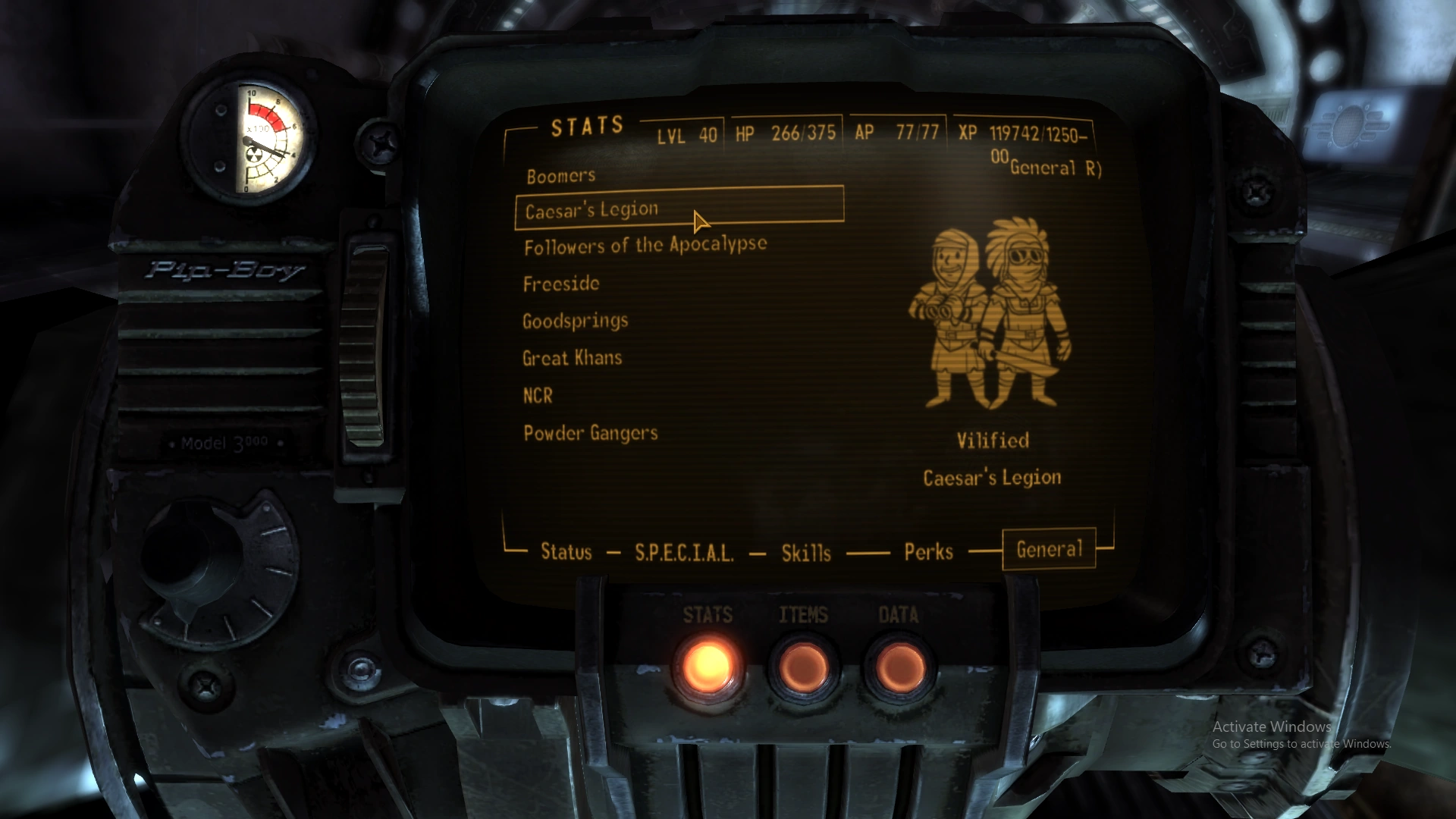Select the NCR faction entry
This screenshot has width=1456, height=819.
point(537,395)
